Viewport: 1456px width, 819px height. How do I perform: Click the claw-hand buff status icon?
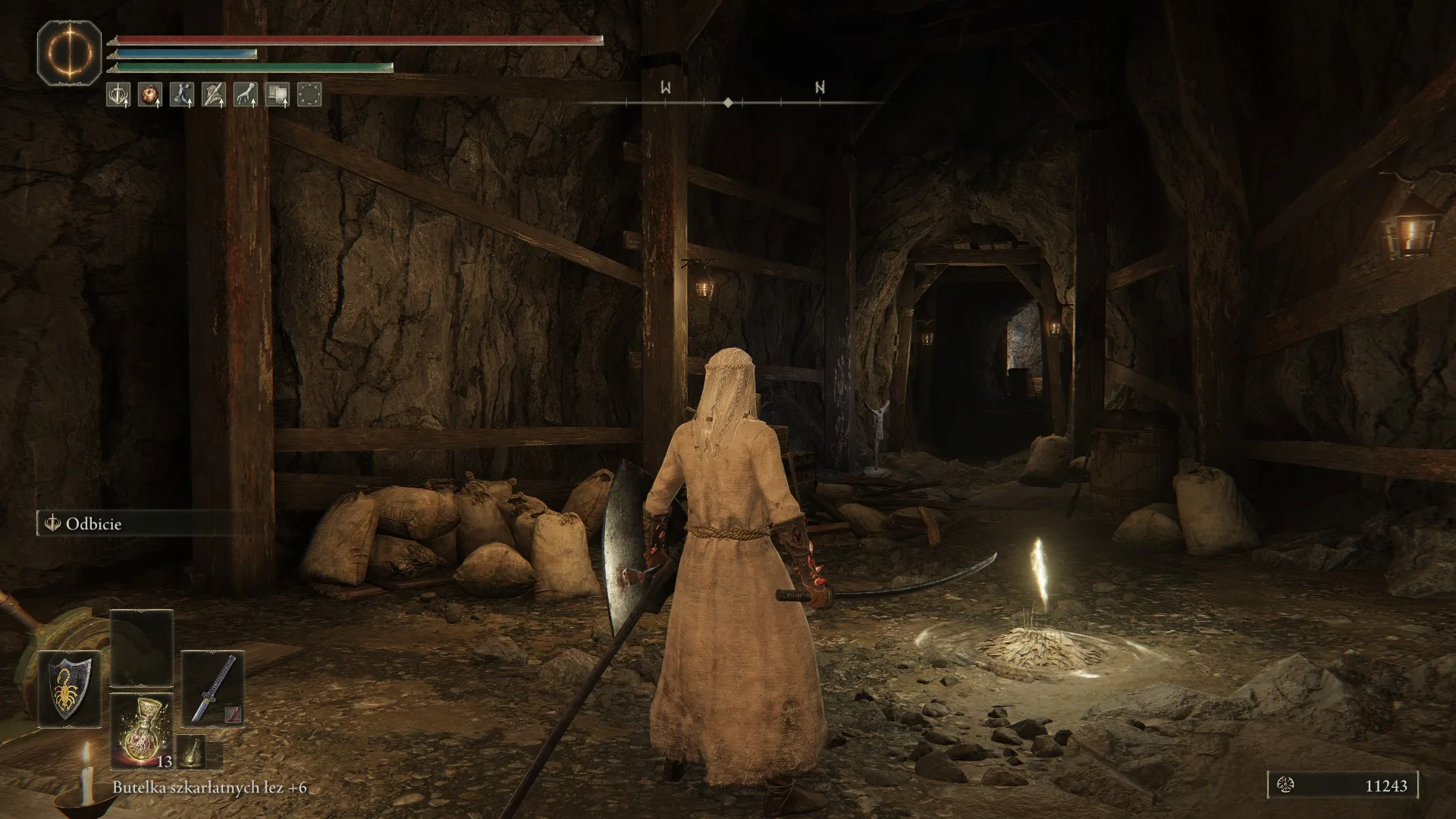pos(245,95)
